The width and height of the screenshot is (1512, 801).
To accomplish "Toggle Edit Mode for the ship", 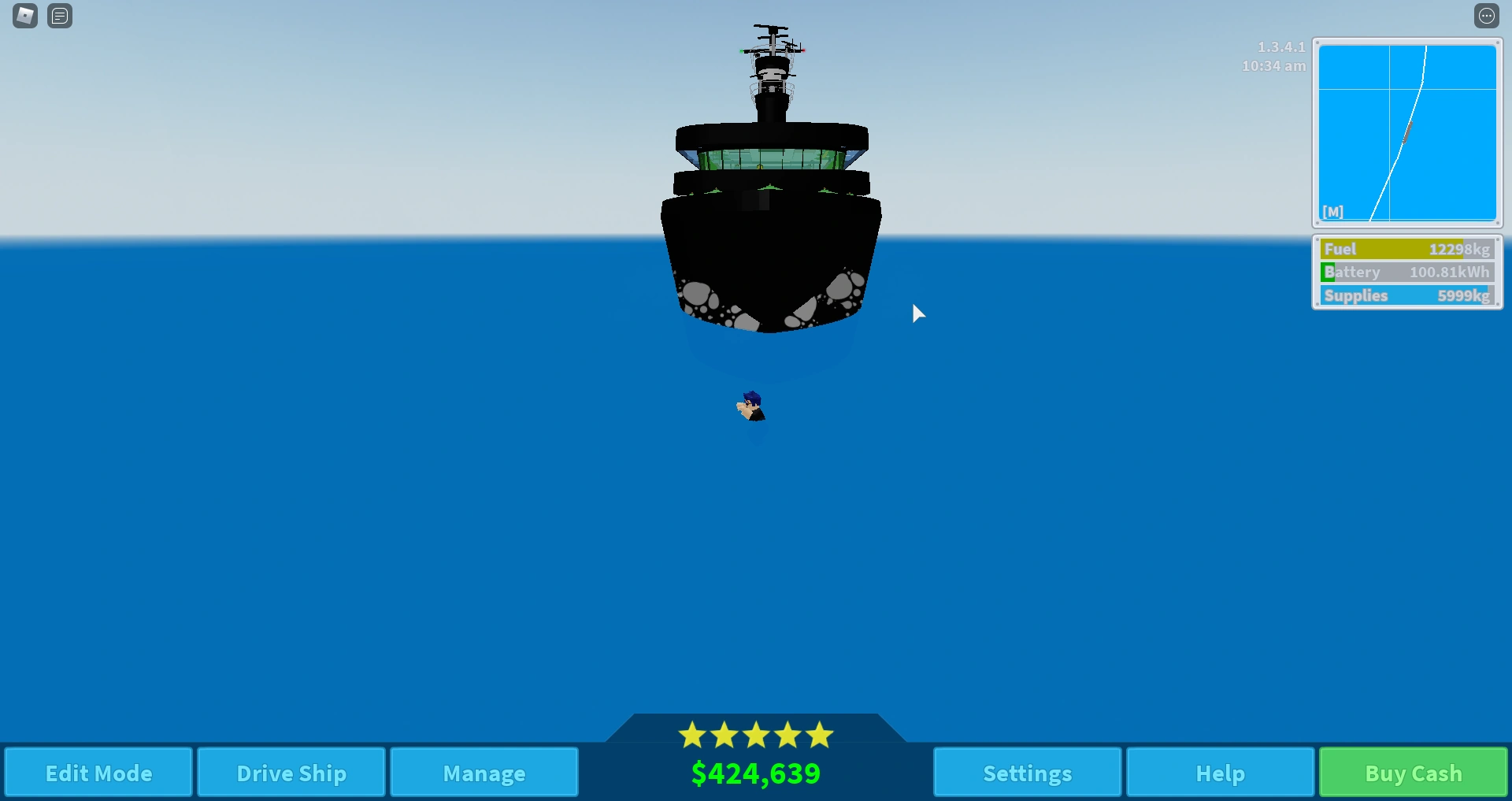I will [98, 773].
